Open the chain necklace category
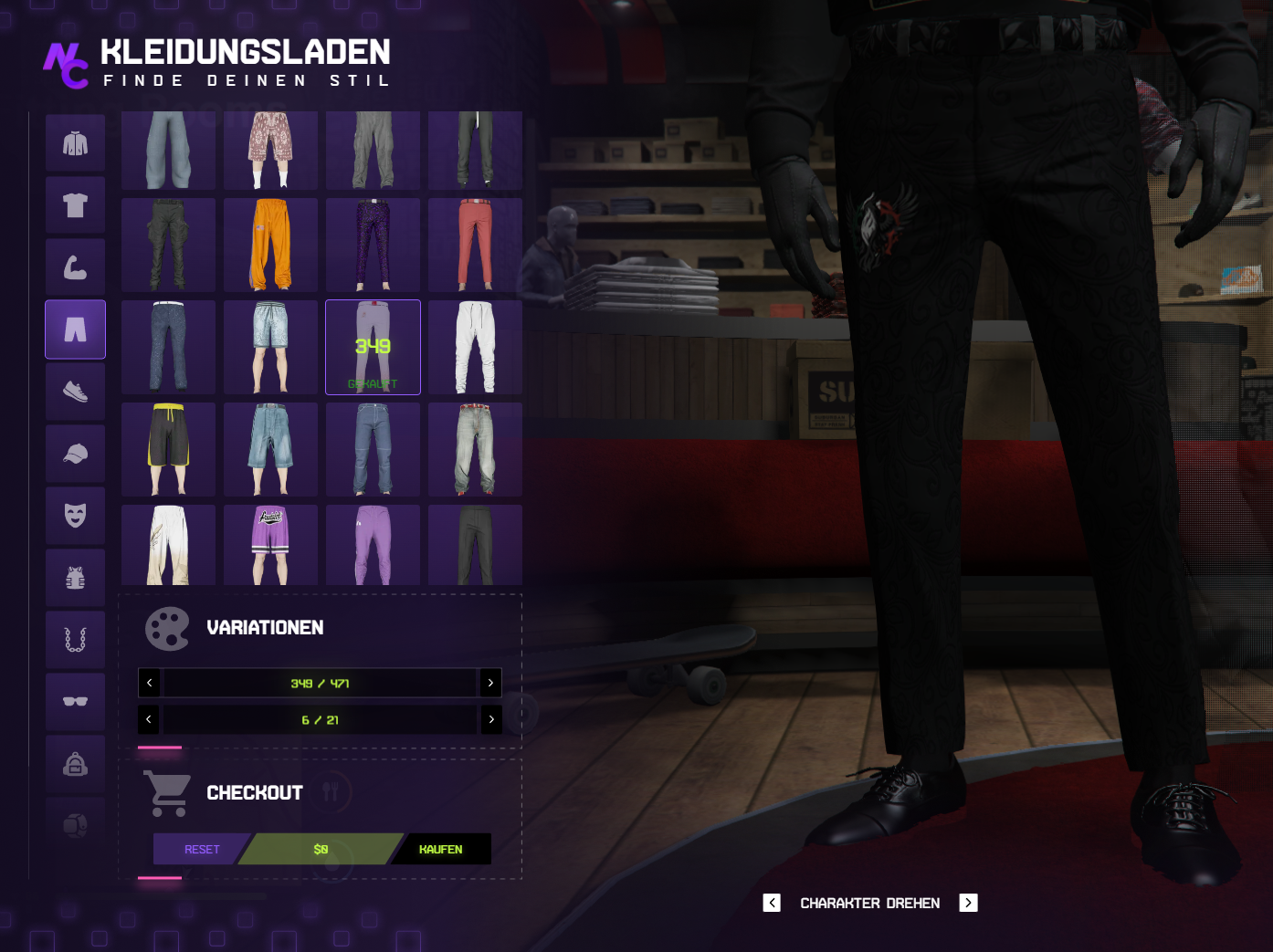 point(75,640)
